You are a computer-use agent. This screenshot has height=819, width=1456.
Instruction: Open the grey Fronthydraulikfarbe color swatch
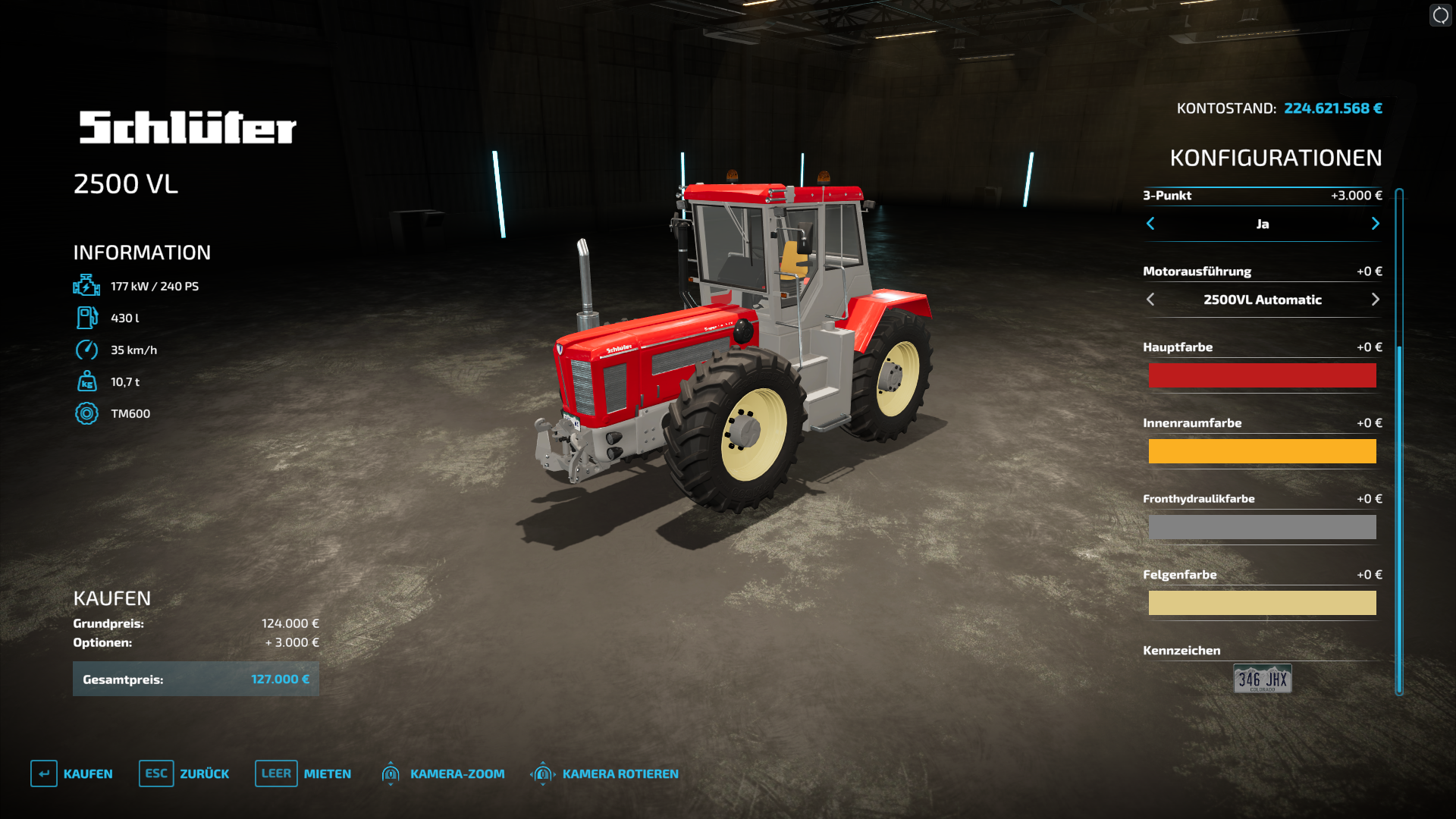[x=1262, y=527]
